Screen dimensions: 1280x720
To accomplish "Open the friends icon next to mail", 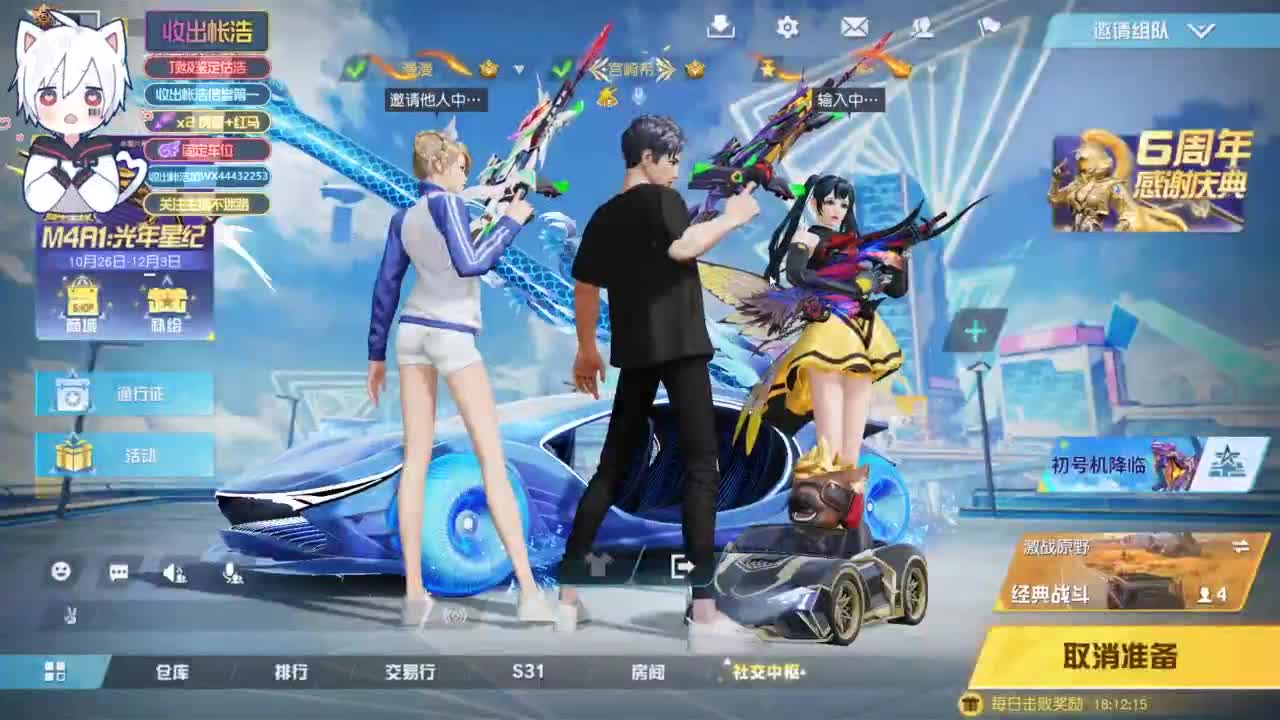I will click(x=921, y=29).
